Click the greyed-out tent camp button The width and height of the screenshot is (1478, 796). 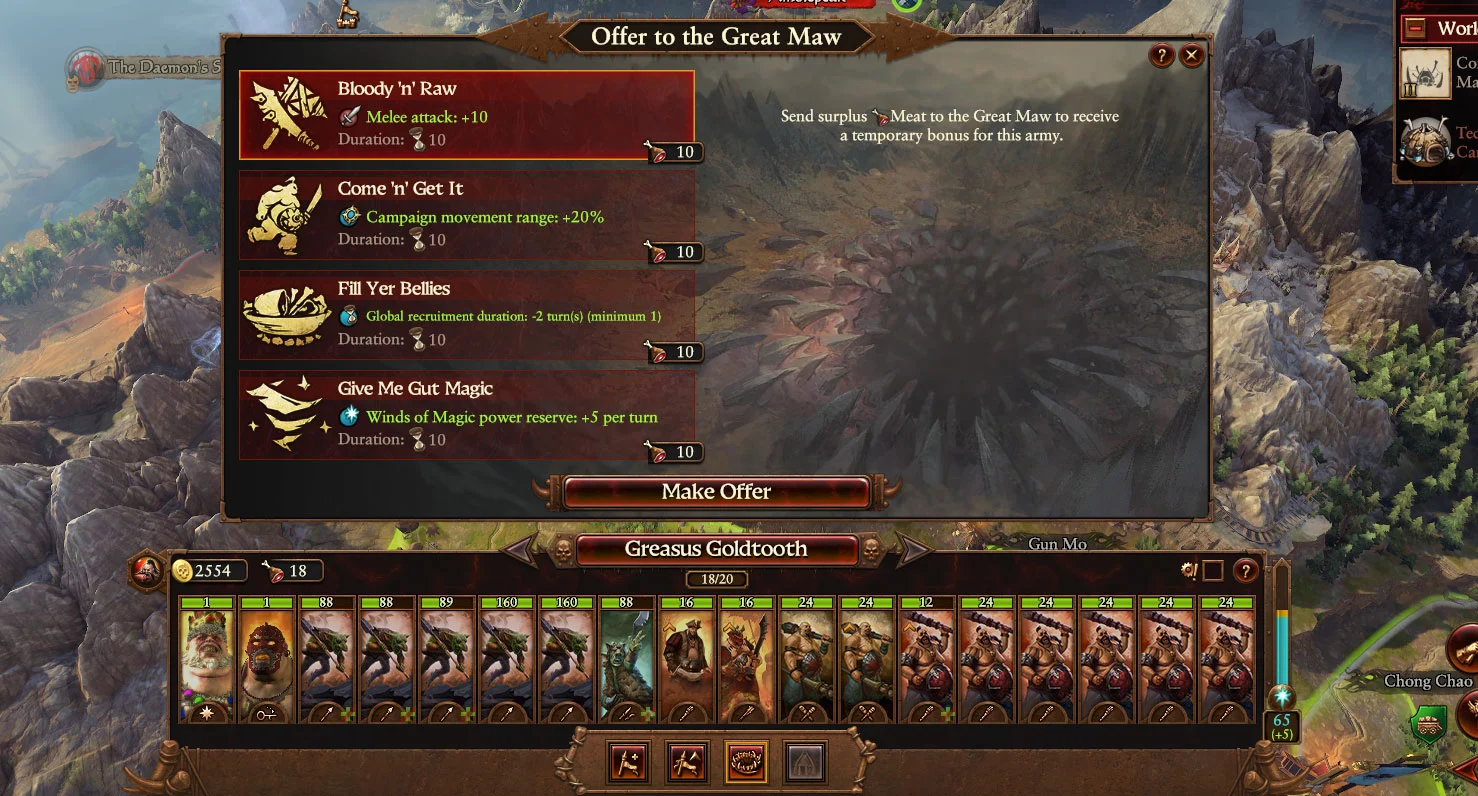pos(804,763)
